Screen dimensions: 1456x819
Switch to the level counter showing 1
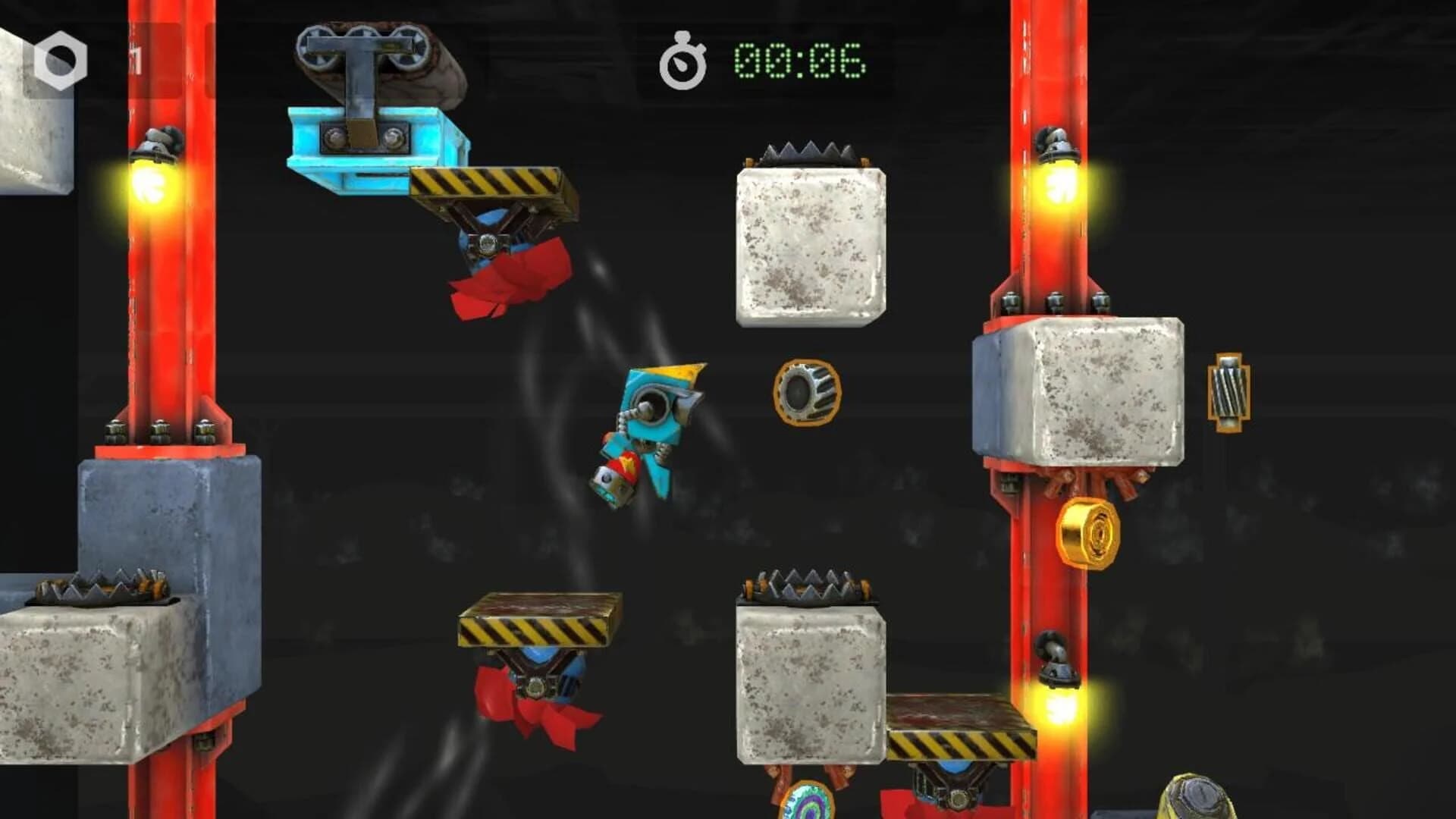tap(136, 55)
